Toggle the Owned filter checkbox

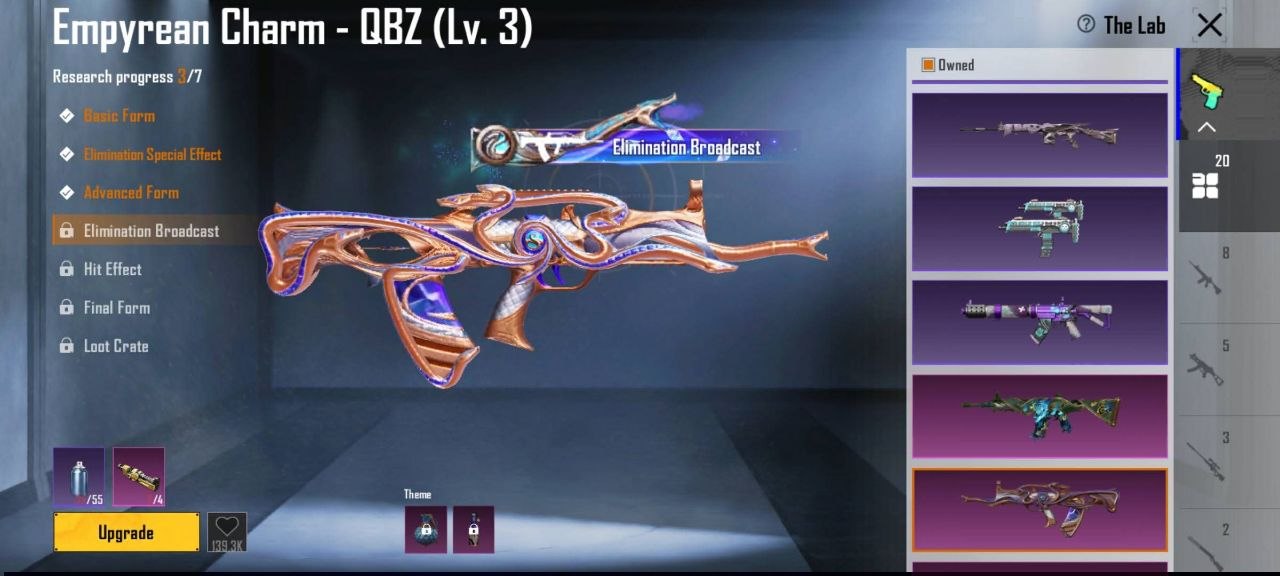(928, 65)
